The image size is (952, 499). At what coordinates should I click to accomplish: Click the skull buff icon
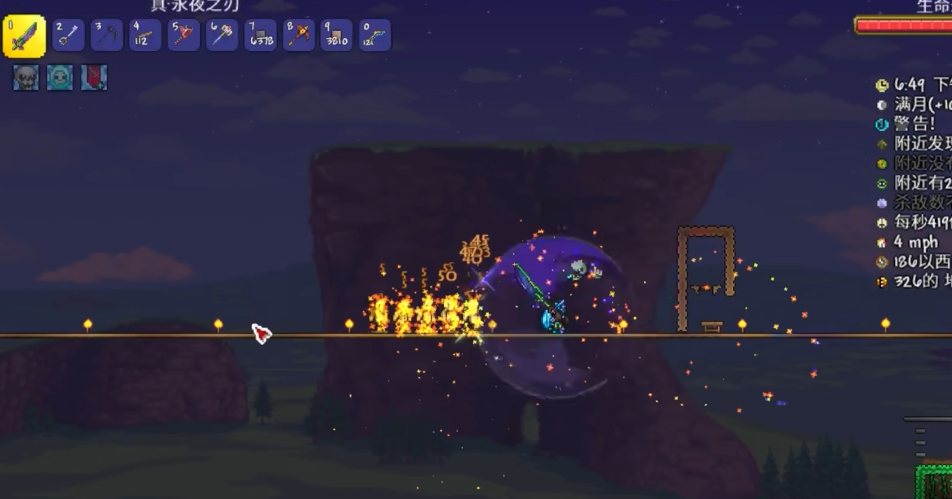(x=26, y=78)
